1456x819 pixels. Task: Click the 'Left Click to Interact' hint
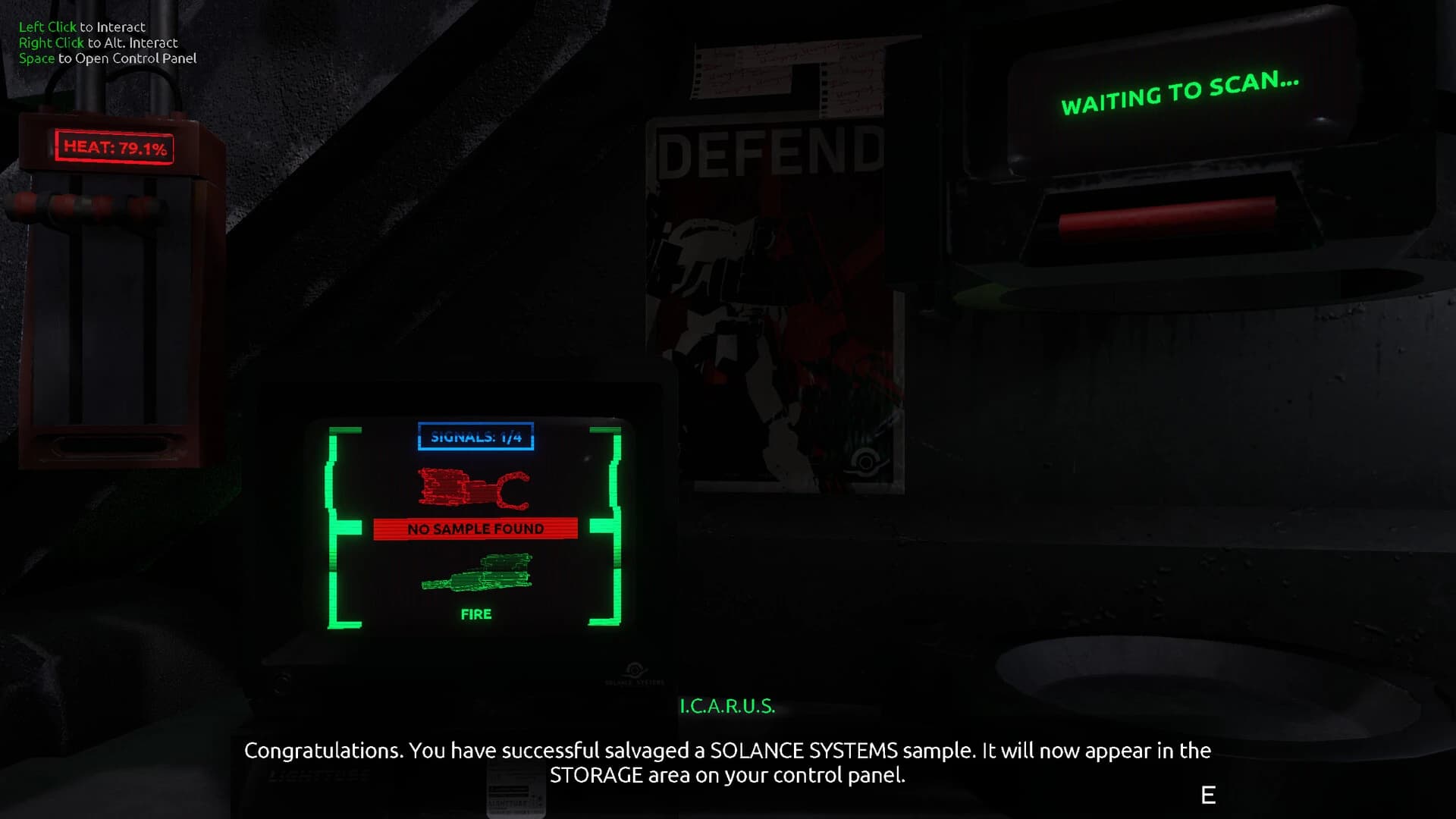click(81, 26)
